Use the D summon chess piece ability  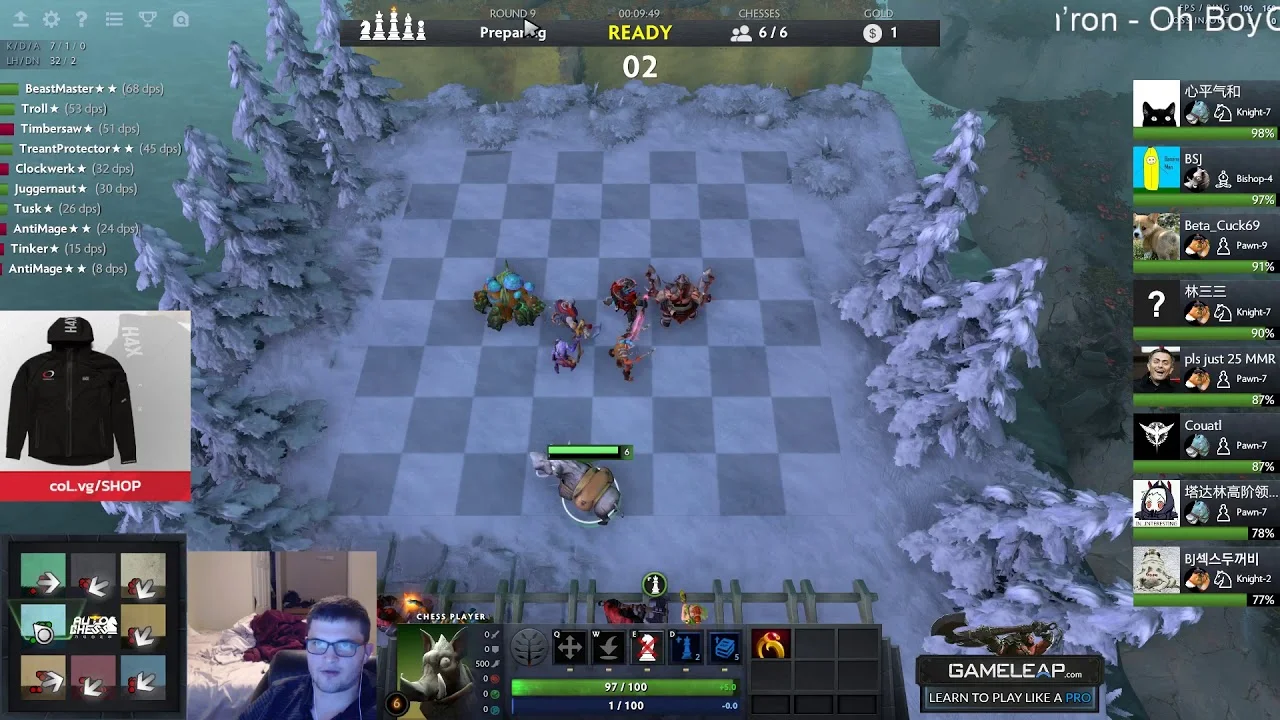click(x=687, y=645)
